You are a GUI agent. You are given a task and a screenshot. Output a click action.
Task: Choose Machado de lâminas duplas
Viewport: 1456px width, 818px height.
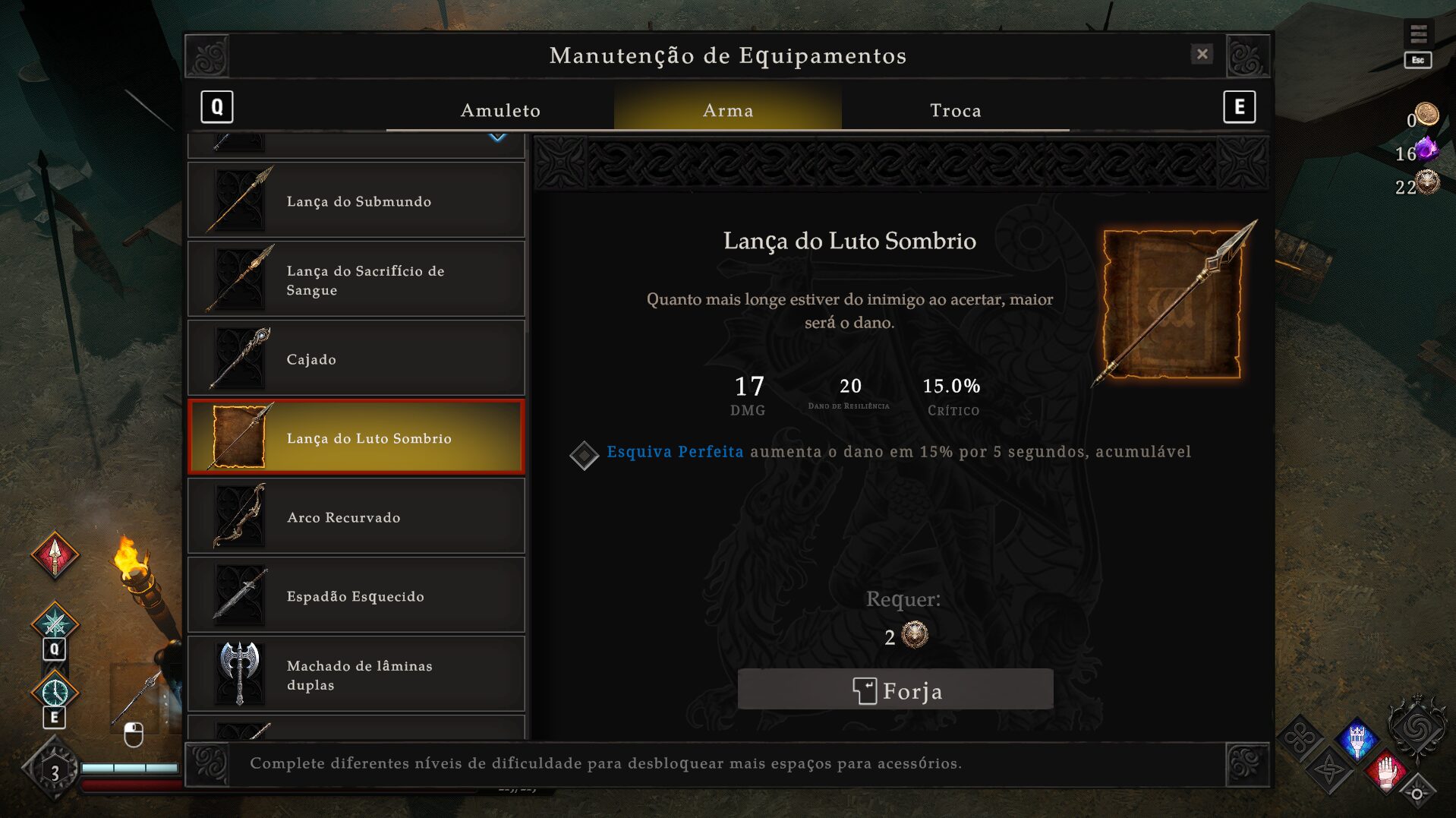tap(356, 675)
